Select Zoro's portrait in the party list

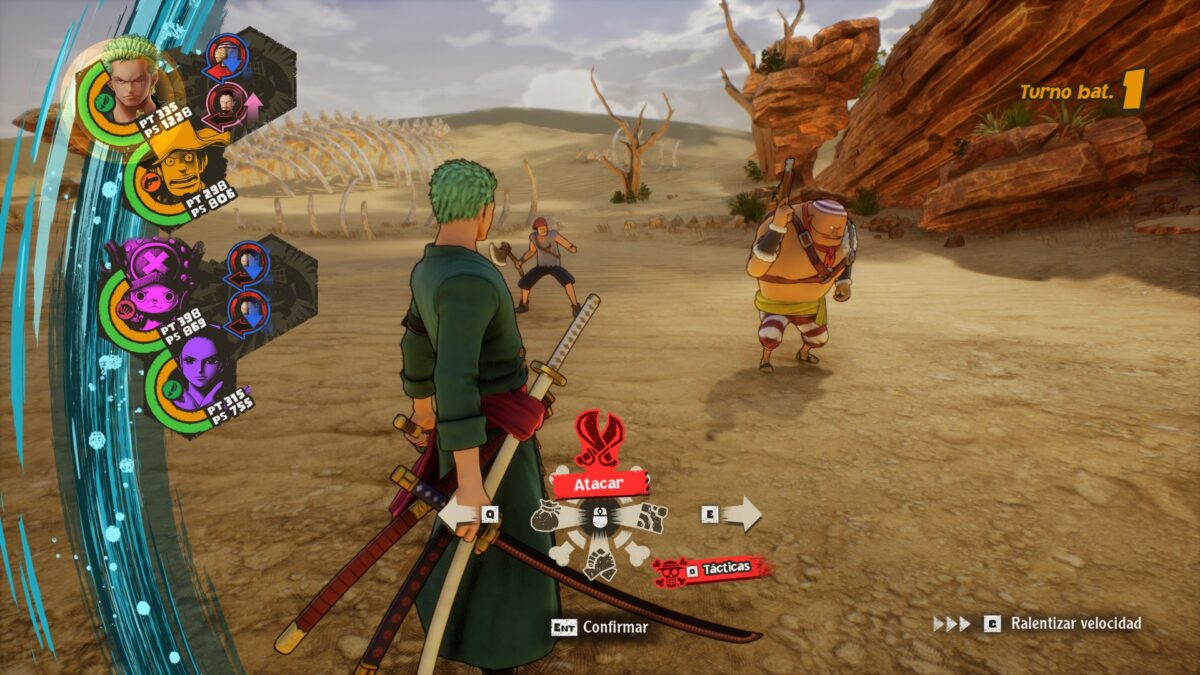pyautogui.click(x=129, y=81)
